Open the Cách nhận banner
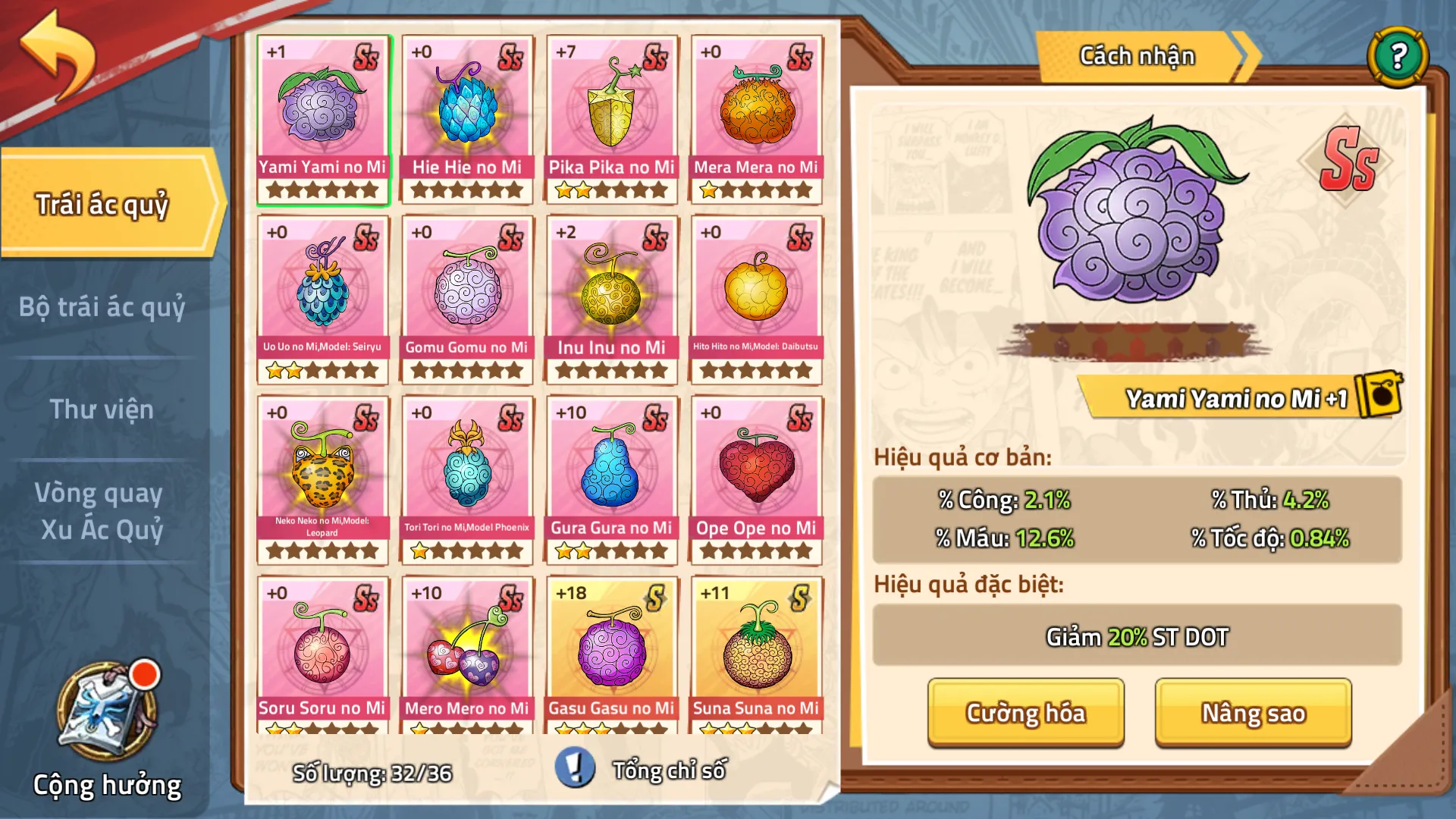This screenshot has width=1456, height=819. [x=1137, y=56]
